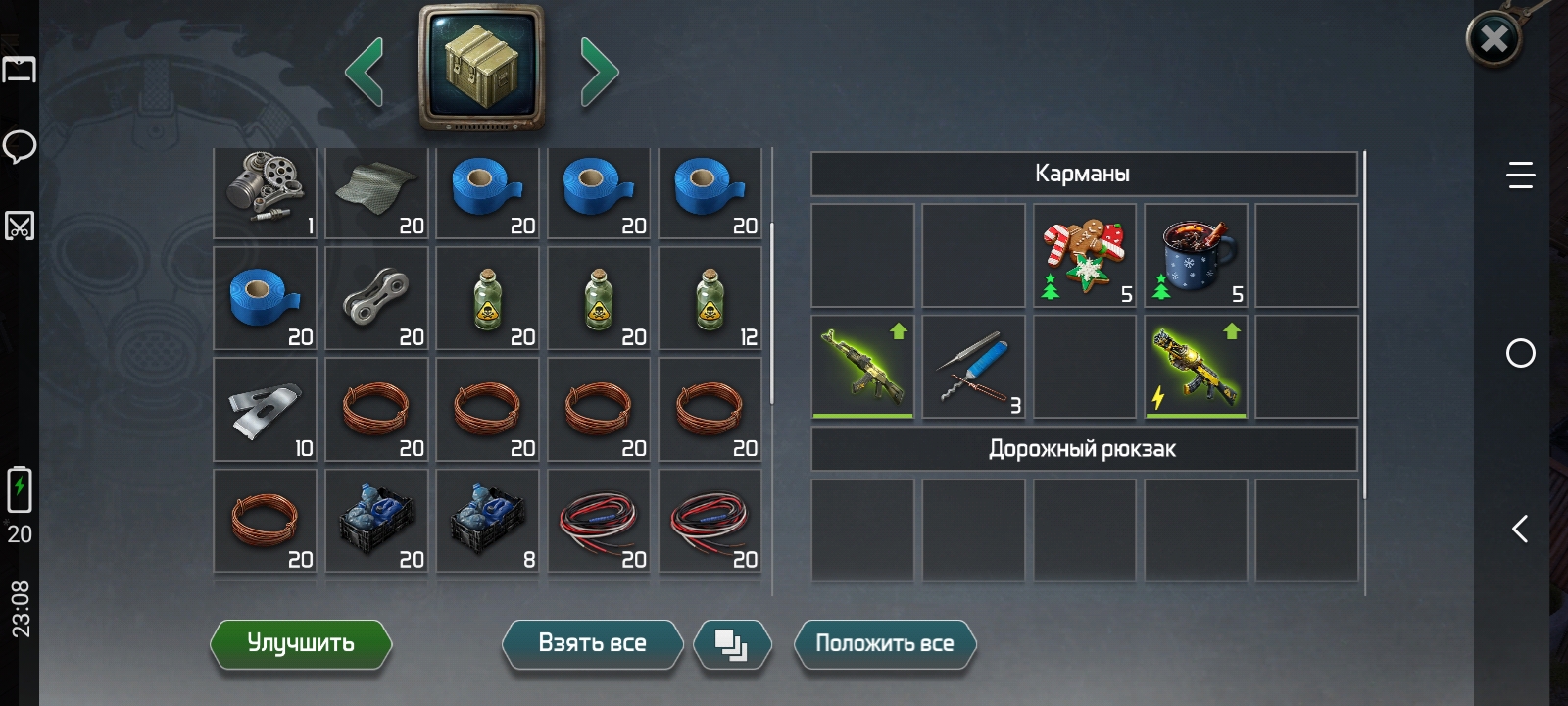Deposit all items with Положить все
Screen dimensions: 1568x706
tap(884, 643)
